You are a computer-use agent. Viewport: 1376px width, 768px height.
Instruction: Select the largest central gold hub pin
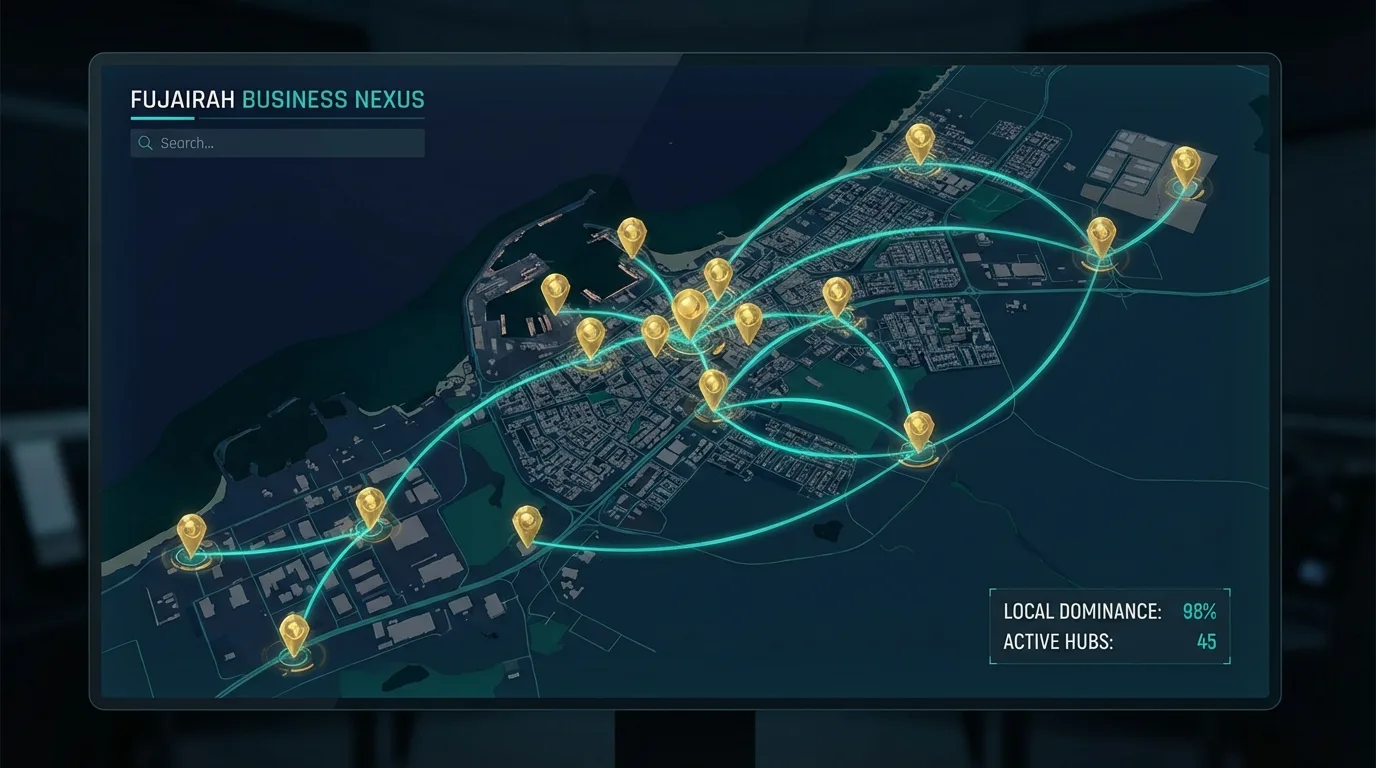pyautogui.click(x=689, y=310)
